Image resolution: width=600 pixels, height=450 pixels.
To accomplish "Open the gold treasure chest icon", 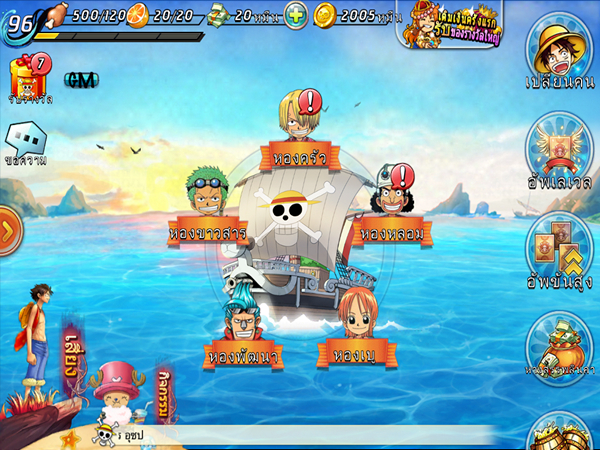I will pos(560,432).
